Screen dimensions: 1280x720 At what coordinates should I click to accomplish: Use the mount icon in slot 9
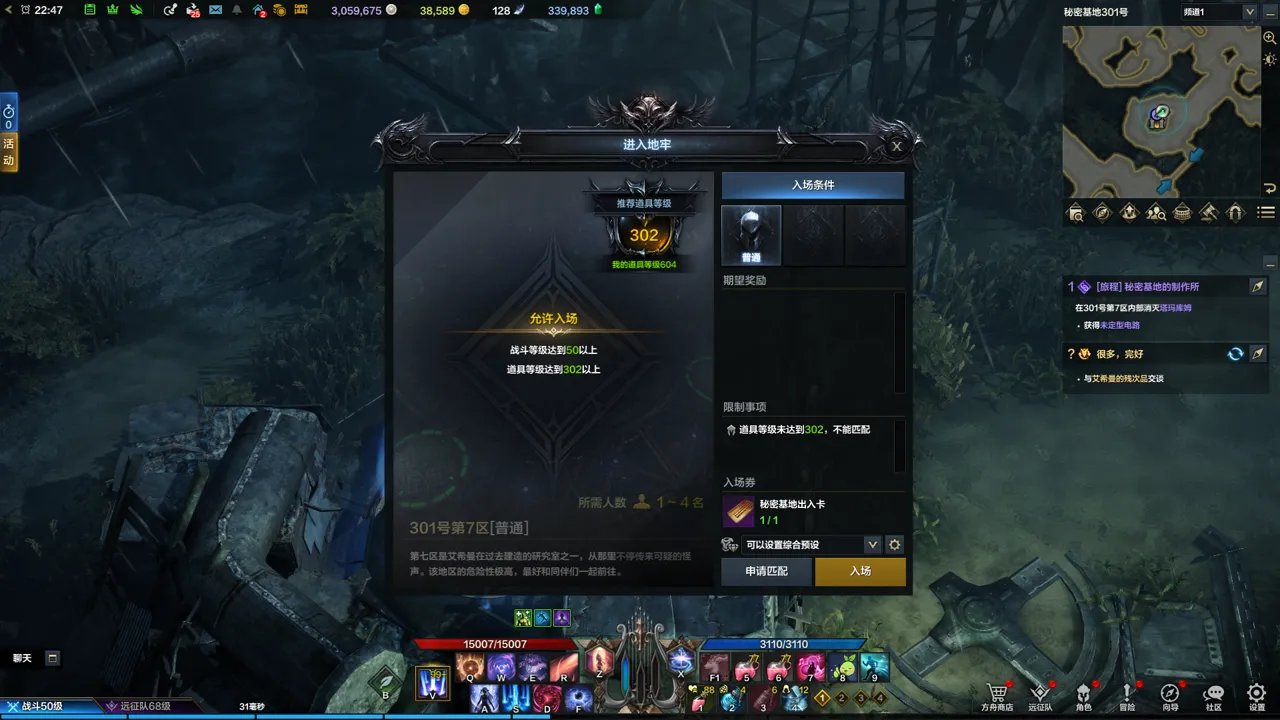874,667
